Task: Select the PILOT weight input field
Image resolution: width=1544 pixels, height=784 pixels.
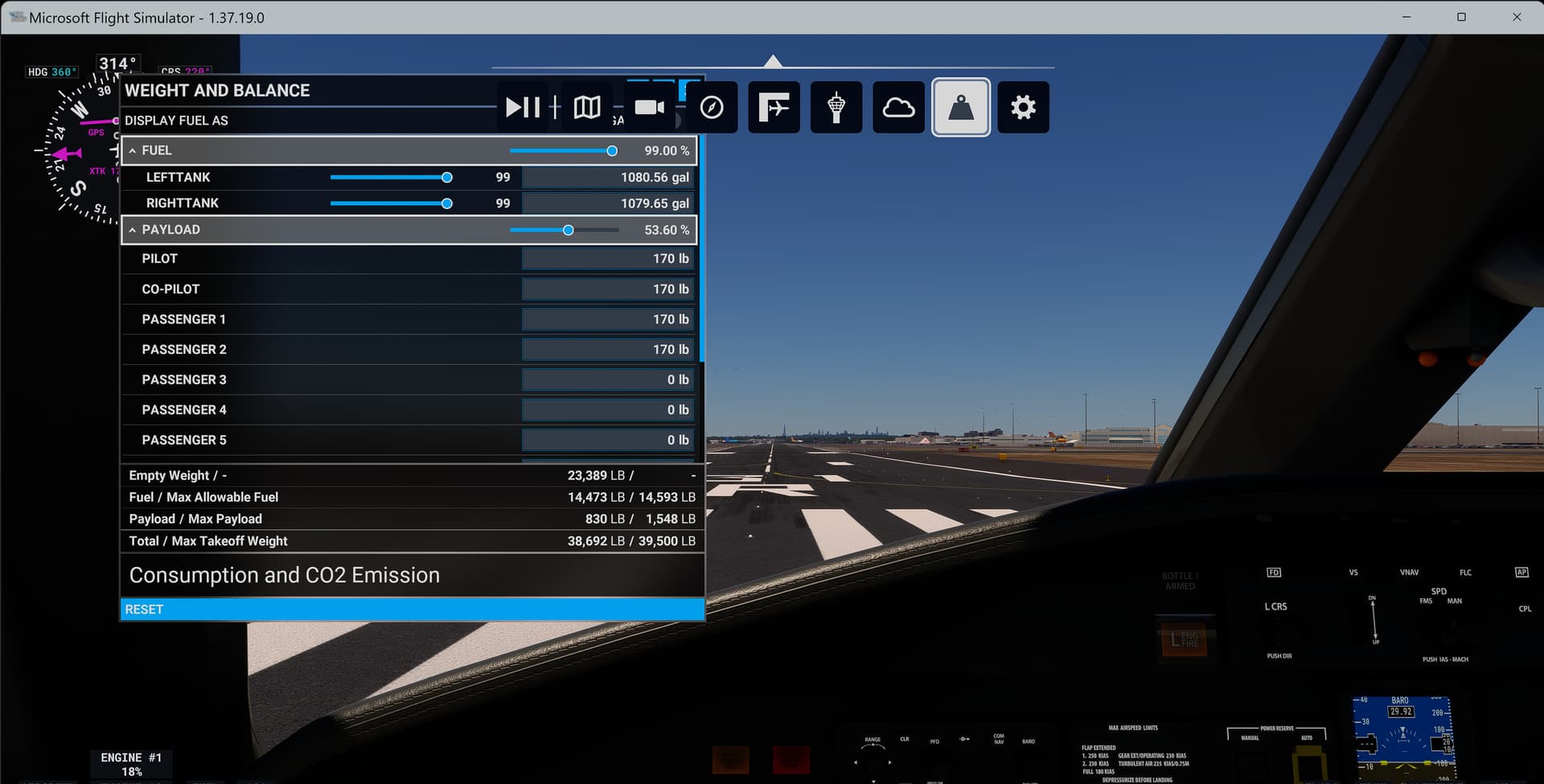Action: pos(607,258)
